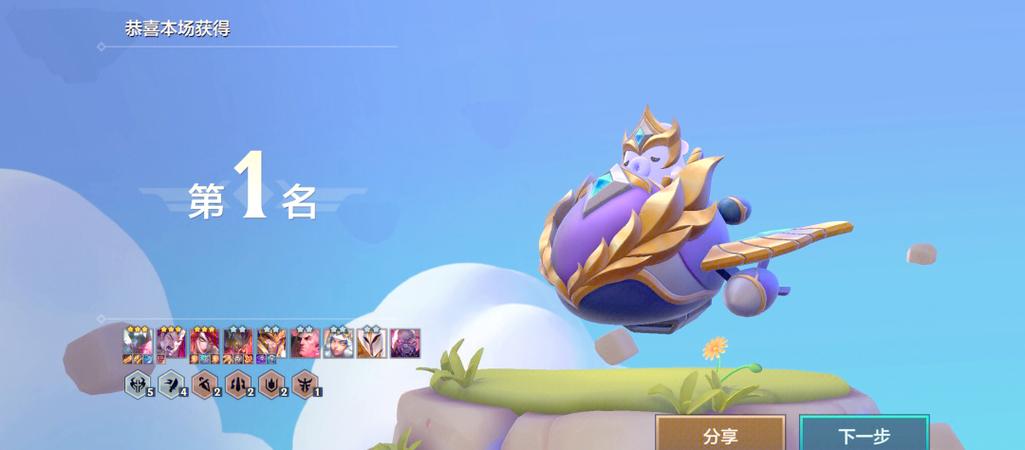
Task: Open the silver trait badge showing 4
Action: click(171, 384)
